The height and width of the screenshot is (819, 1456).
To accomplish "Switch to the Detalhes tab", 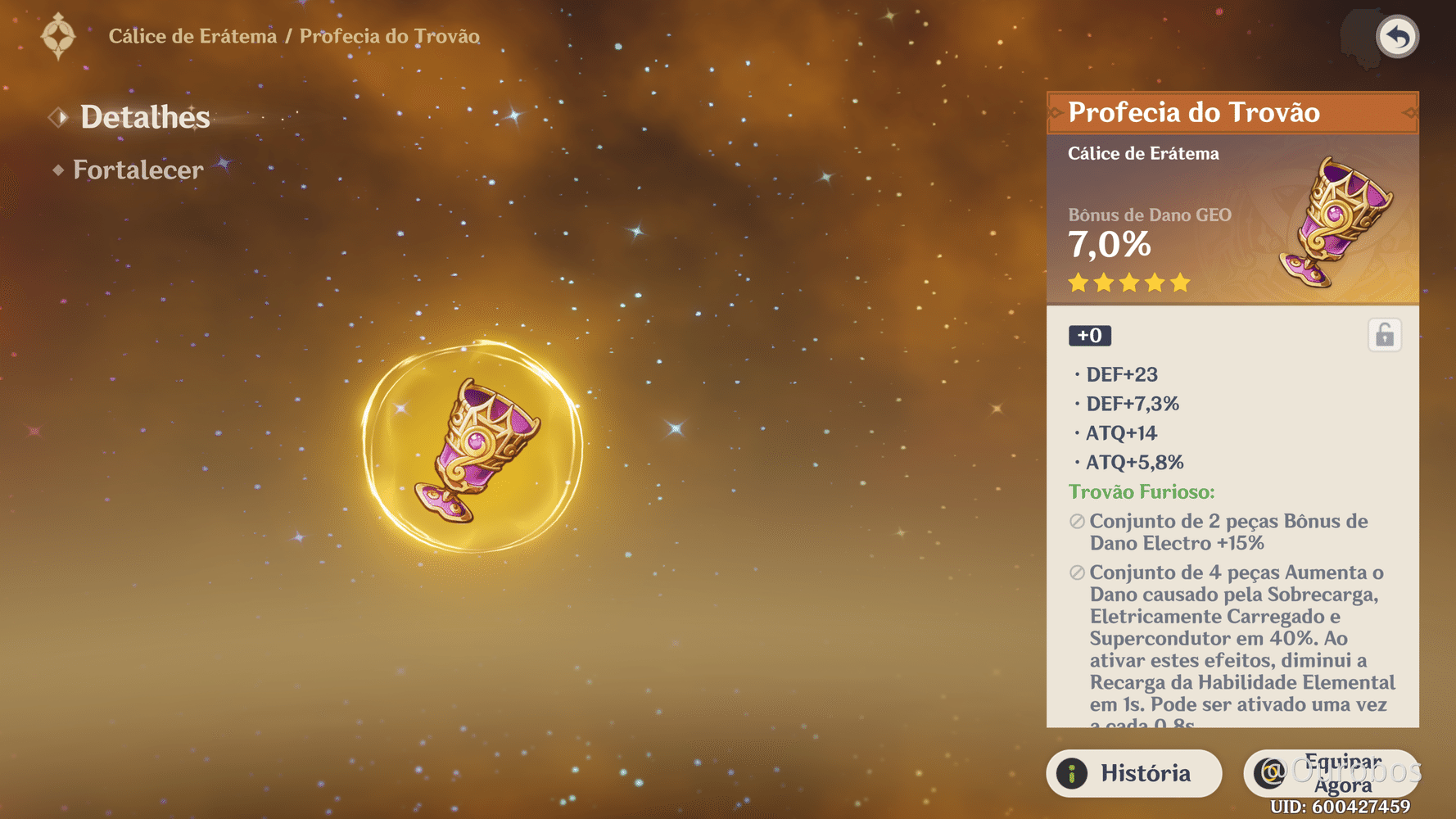I will 144,117.
